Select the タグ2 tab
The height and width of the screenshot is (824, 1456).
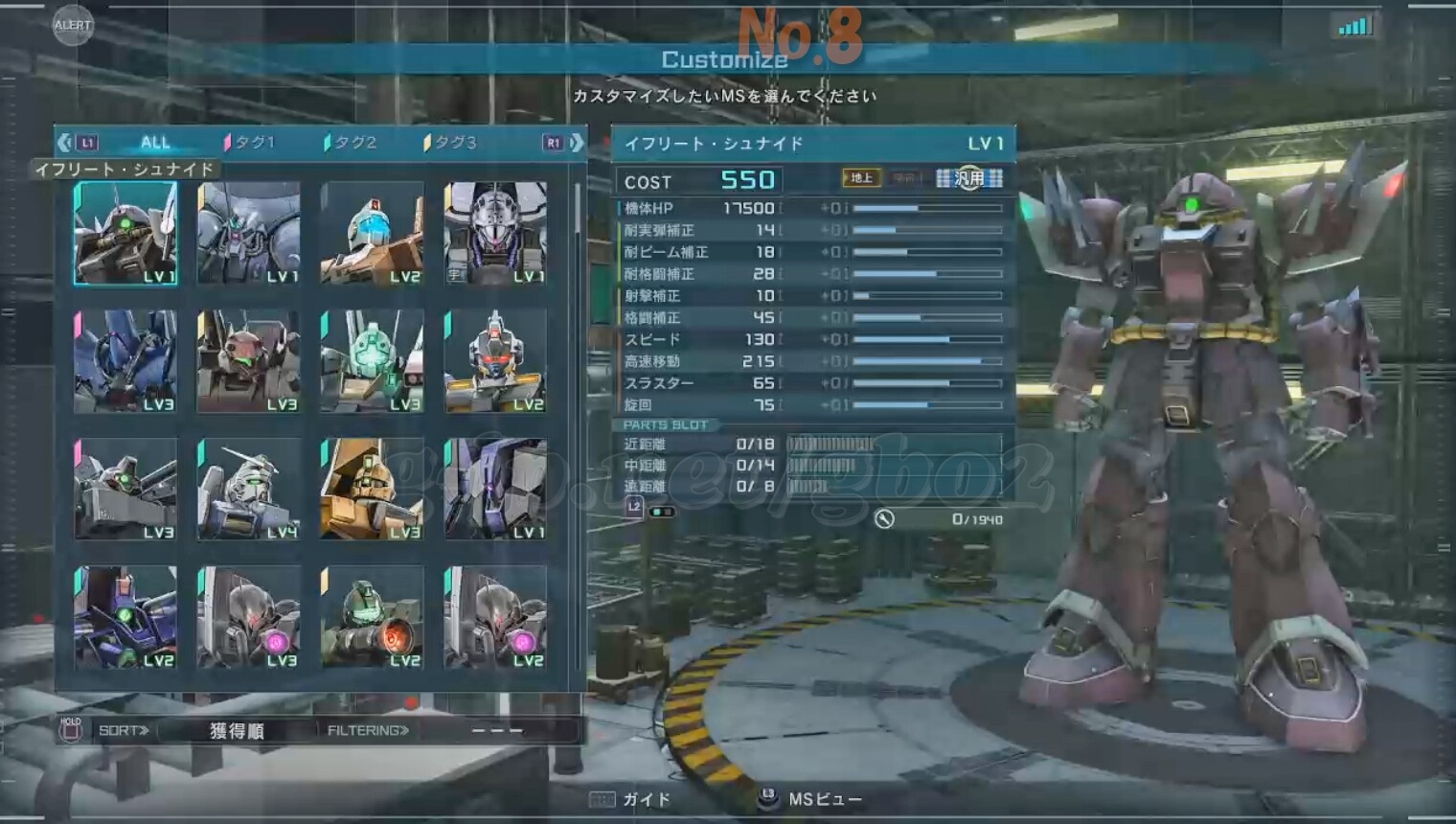[352, 143]
